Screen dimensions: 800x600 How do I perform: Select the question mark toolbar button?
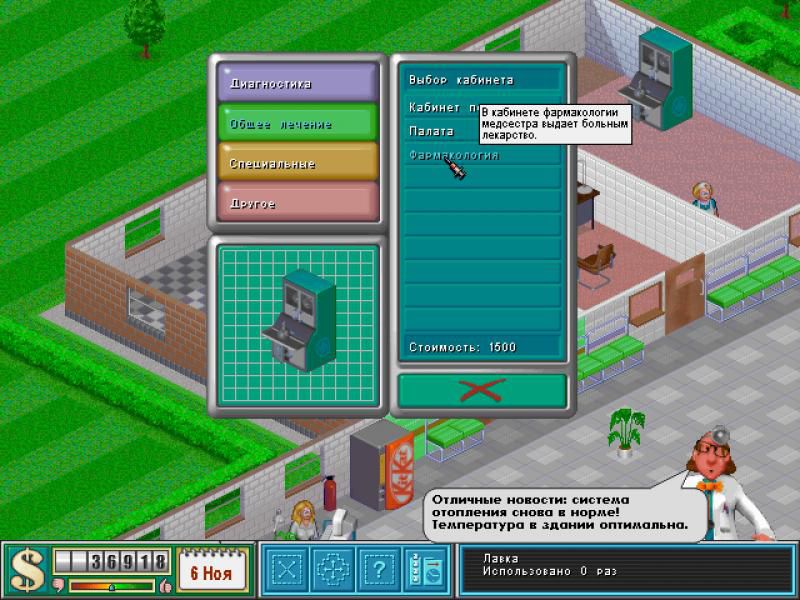click(x=380, y=571)
